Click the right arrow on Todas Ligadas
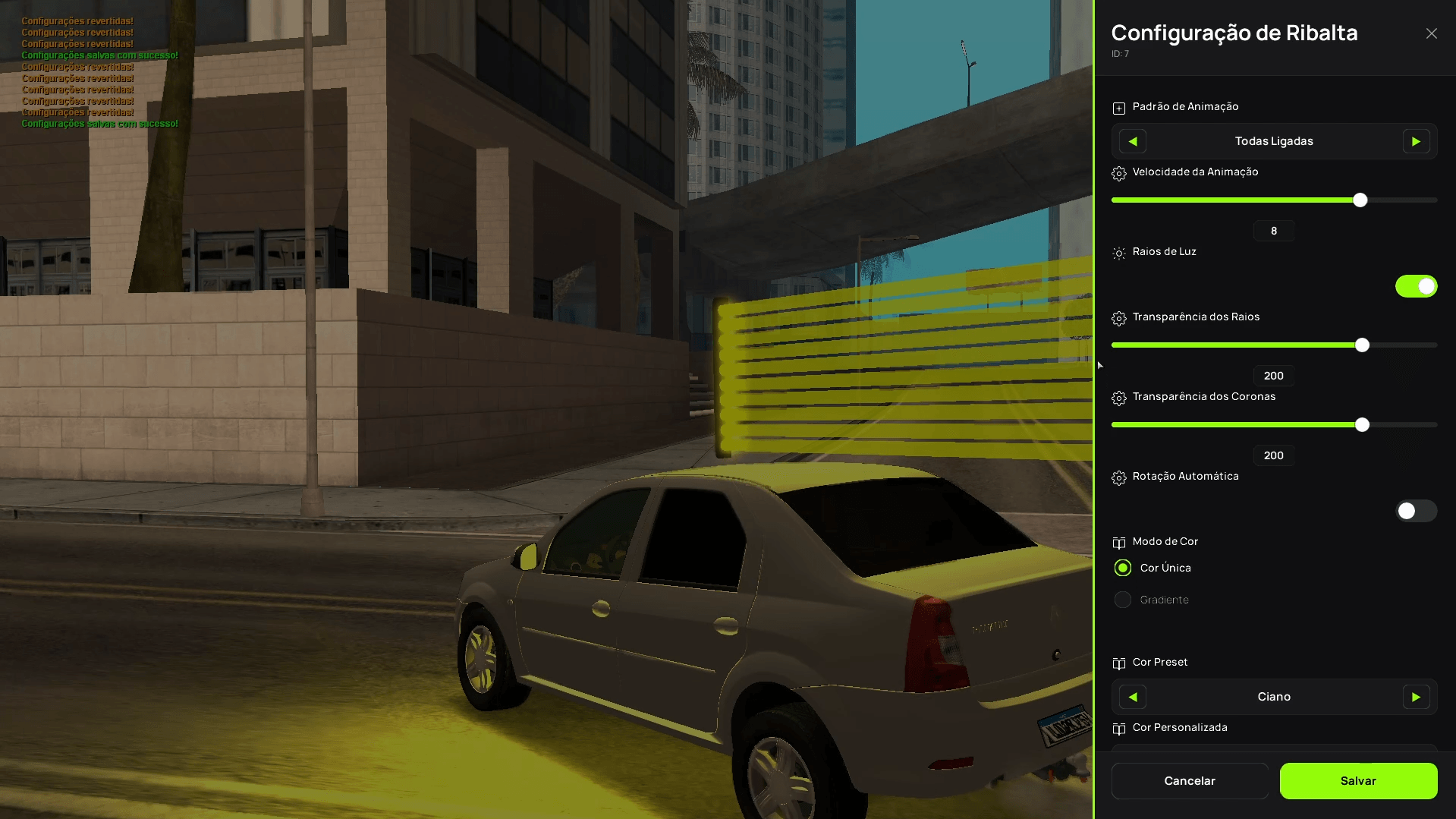This screenshot has height=819, width=1456. [x=1416, y=141]
